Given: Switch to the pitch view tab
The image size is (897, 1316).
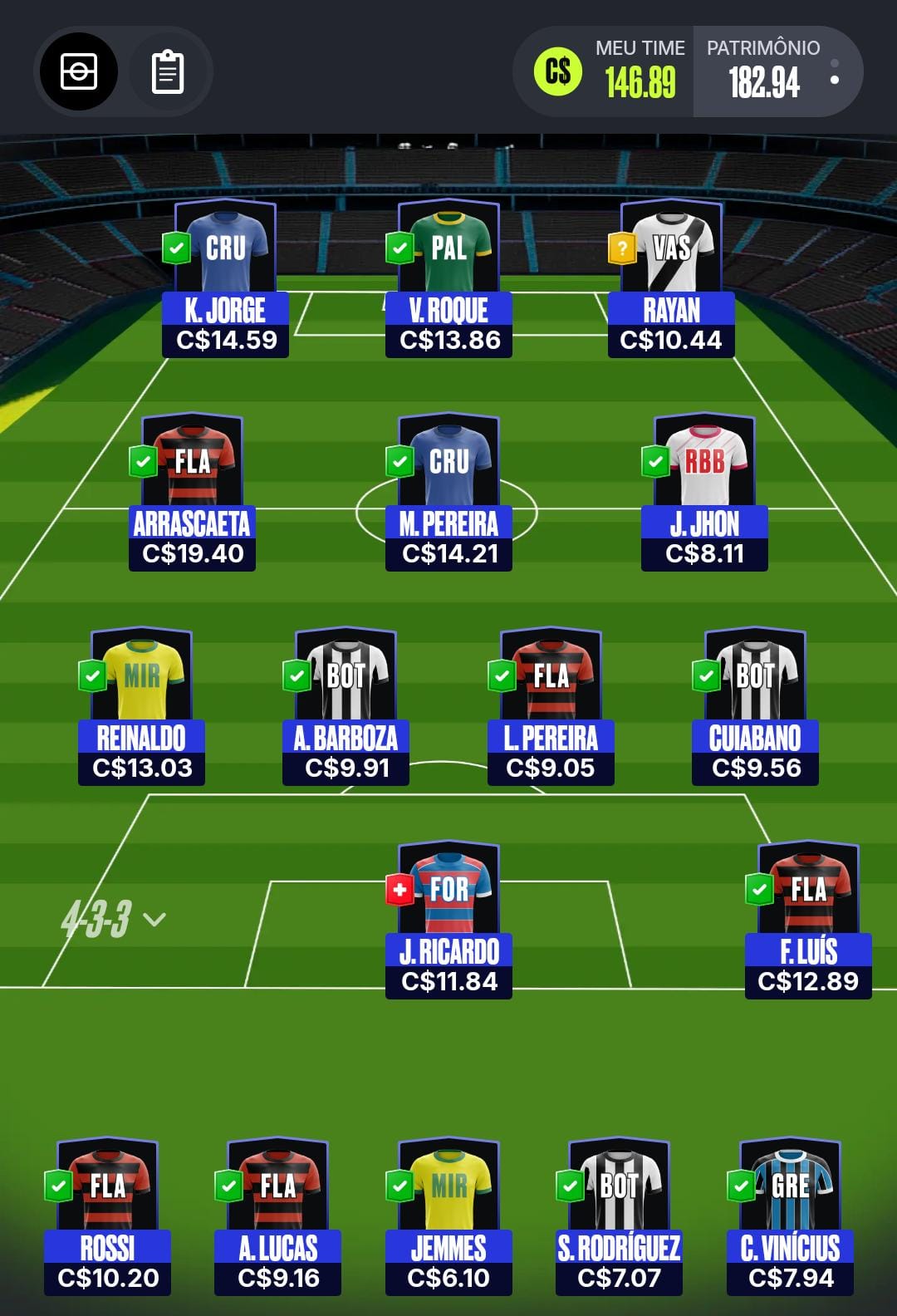Looking at the screenshot, I should click(x=79, y=71).
